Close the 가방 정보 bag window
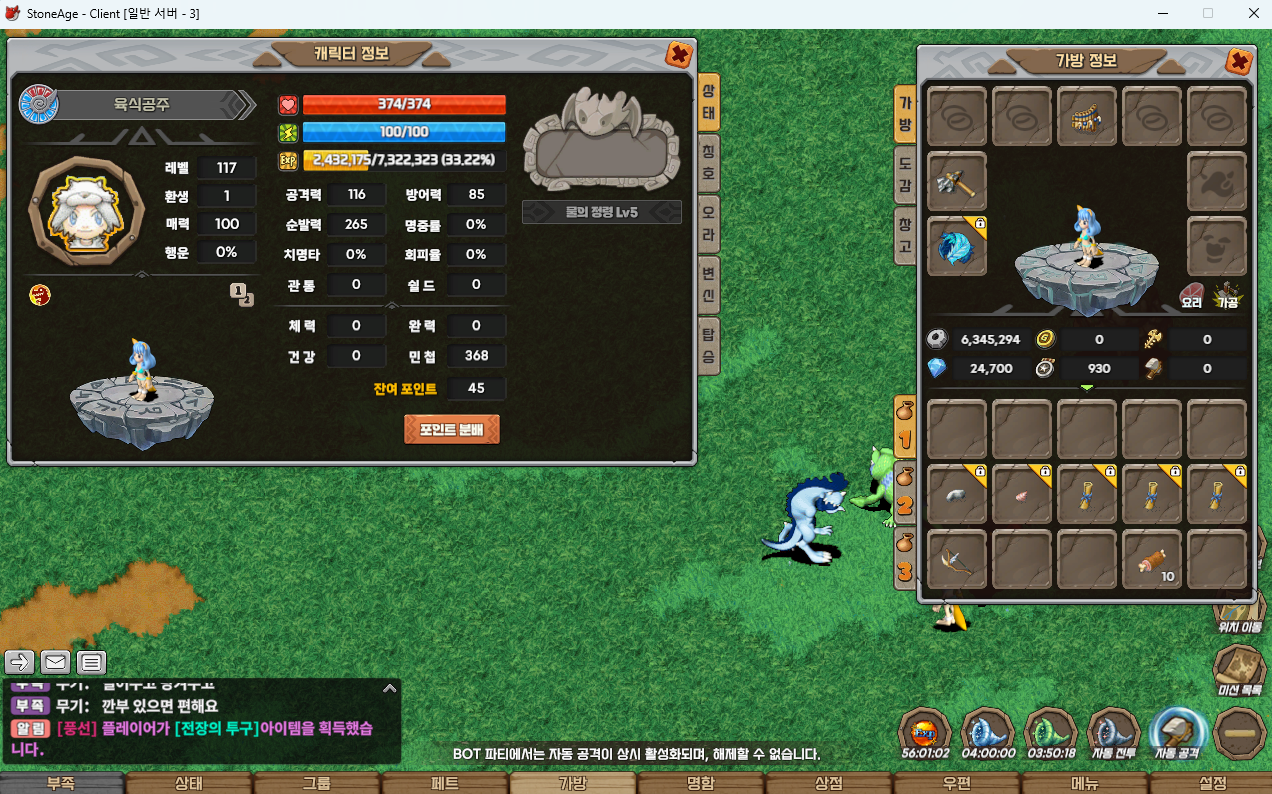 click(1238, 62)
